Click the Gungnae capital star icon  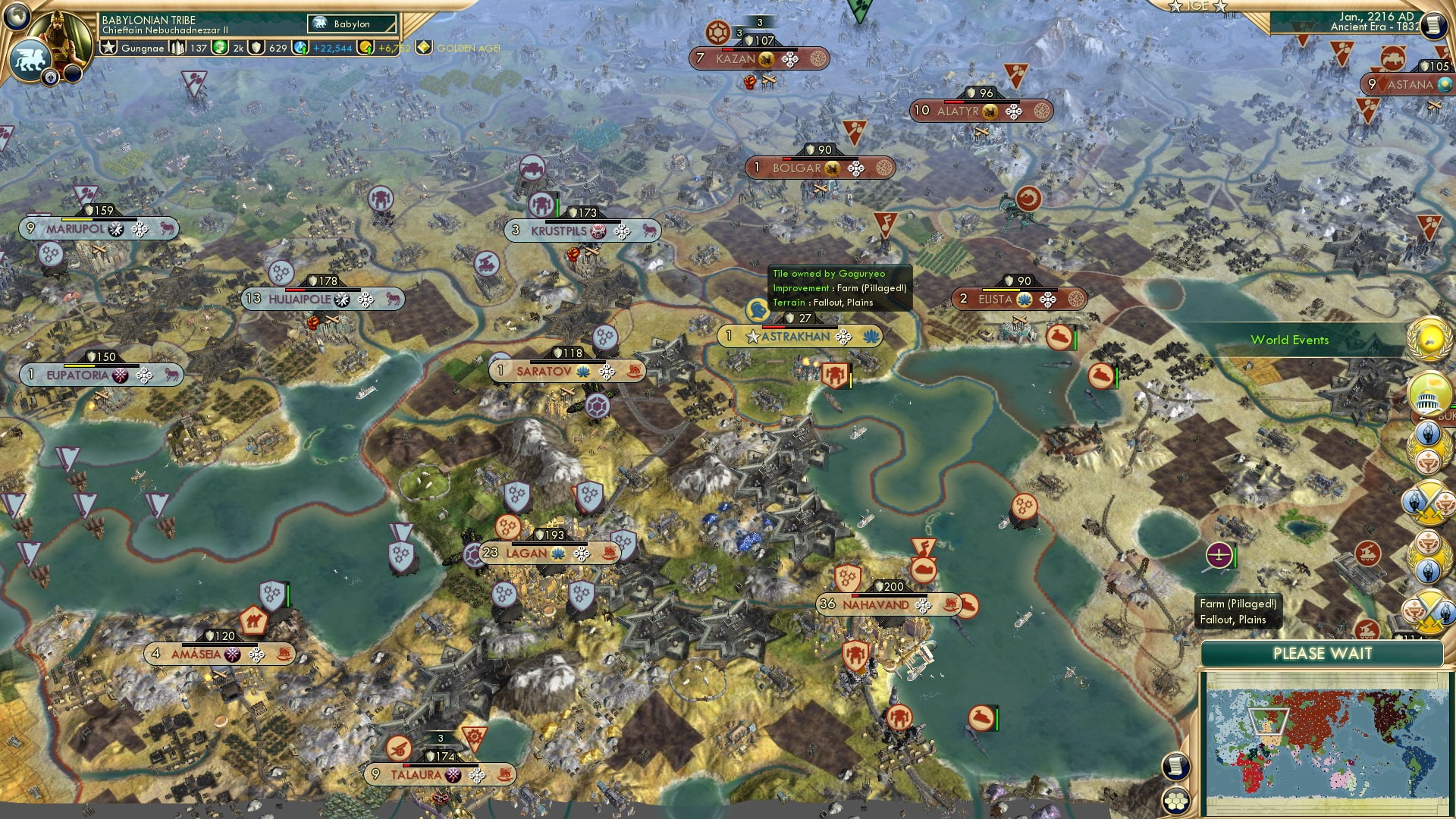[108, 47]
